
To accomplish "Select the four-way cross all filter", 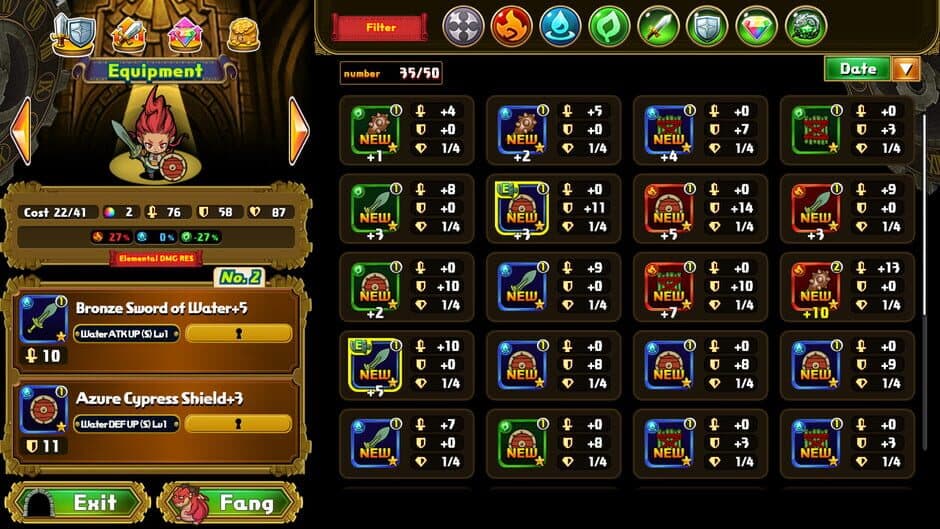I will coord(463,26).
